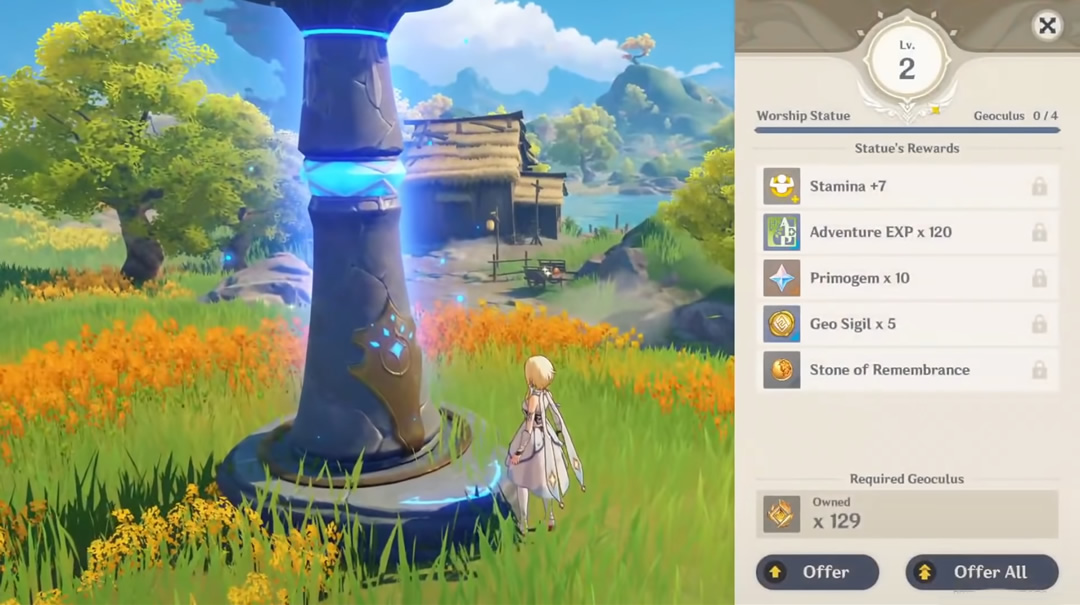Click the Stone of Remembrance reward row

pos(907,370)
